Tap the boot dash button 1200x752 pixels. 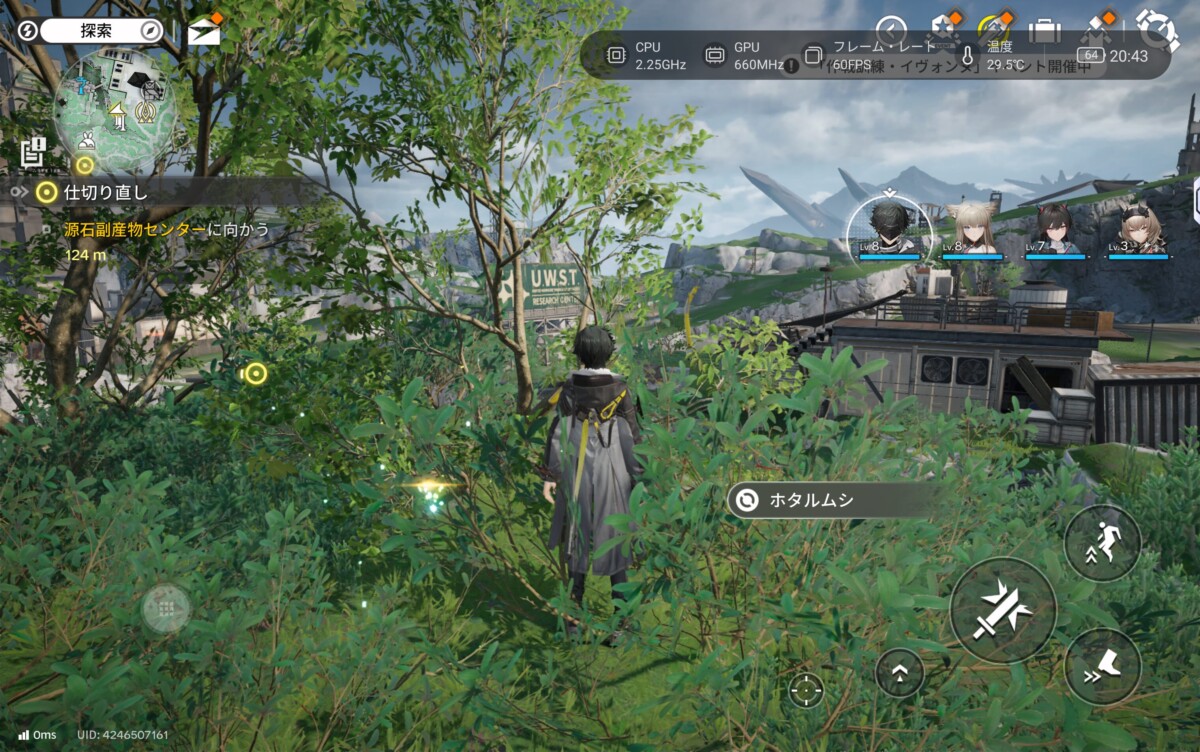point(1102,666)
